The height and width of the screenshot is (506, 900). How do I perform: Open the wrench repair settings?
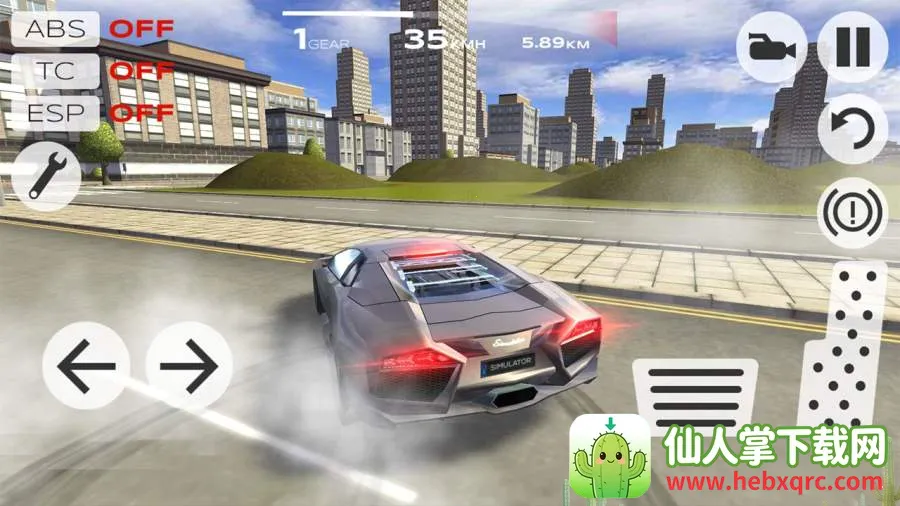47,175
